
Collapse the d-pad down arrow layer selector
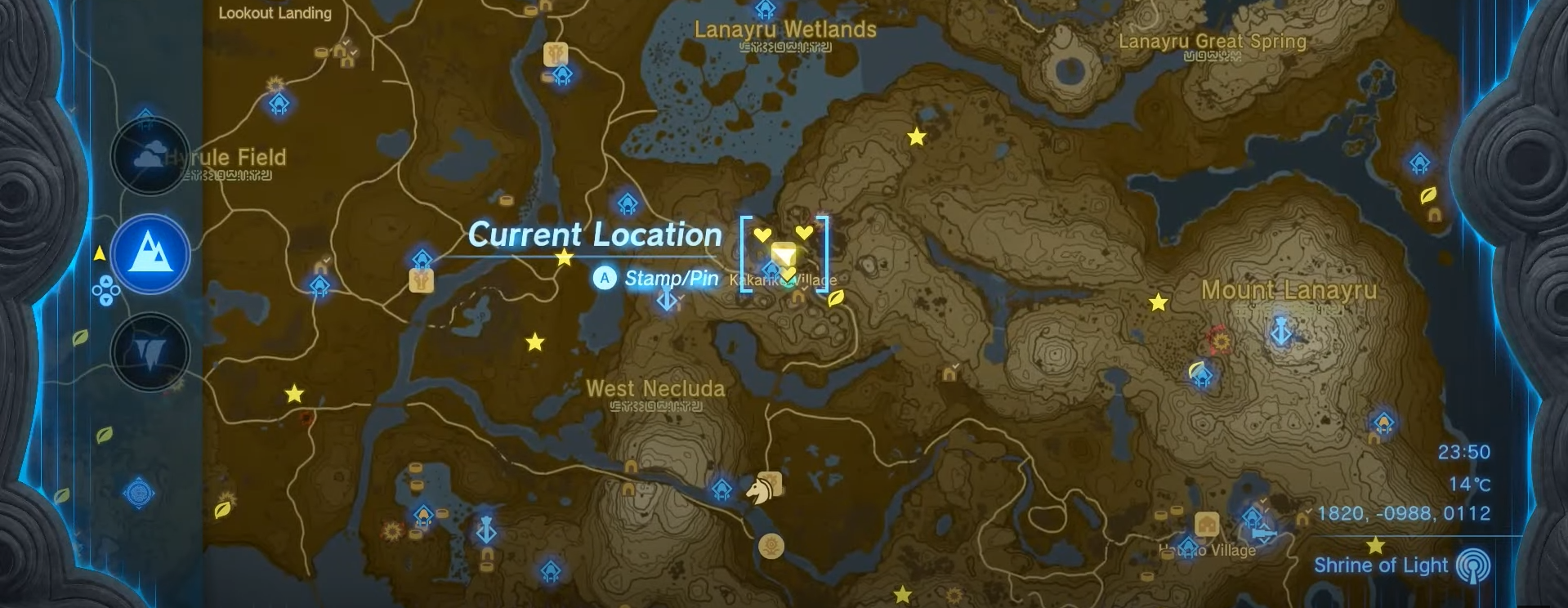(107, 300)
